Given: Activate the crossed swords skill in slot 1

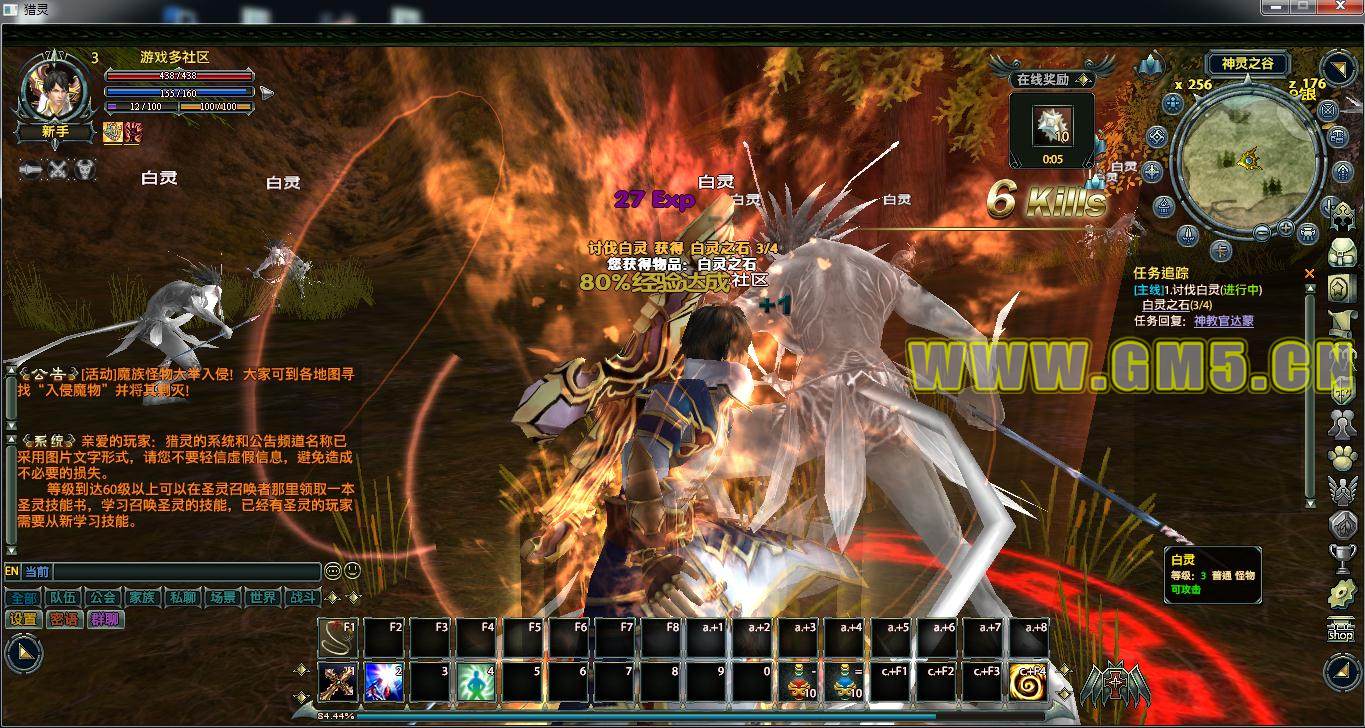Looking at the screenshot, I should pyautogui.click(x=338, y=682).
